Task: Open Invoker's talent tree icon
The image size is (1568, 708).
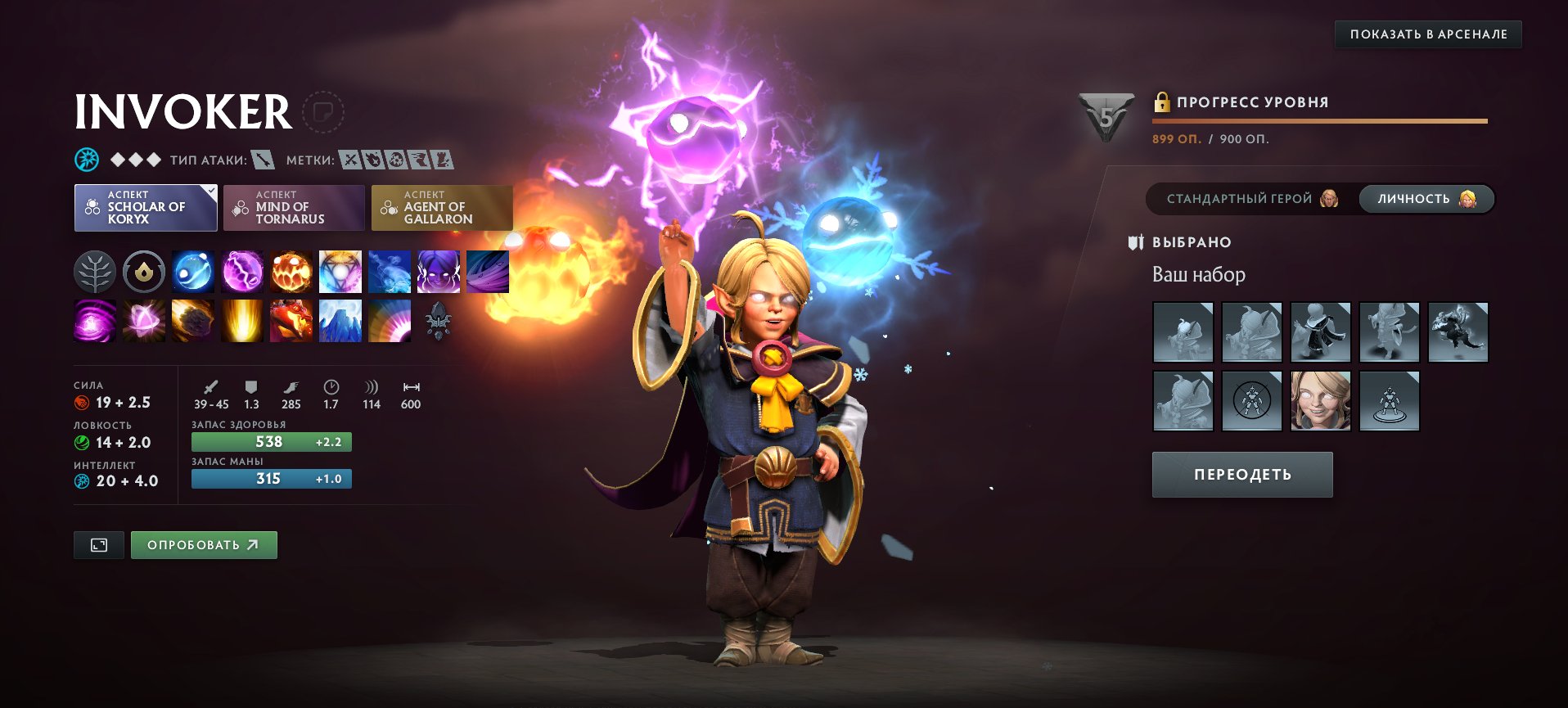Action: pyautogui.click(x=94, y=273)
